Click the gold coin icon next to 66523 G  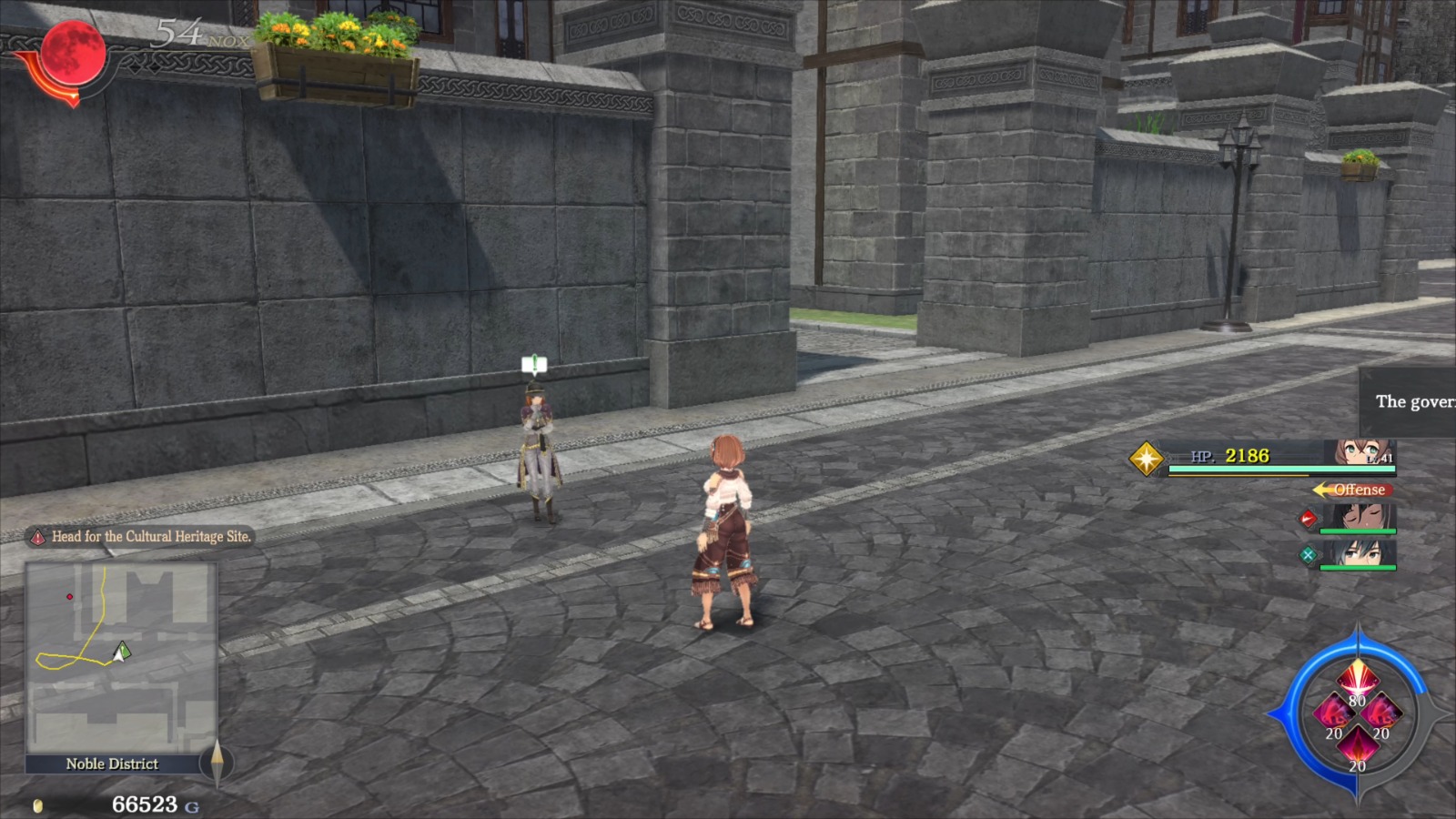[x=38, y=804]
